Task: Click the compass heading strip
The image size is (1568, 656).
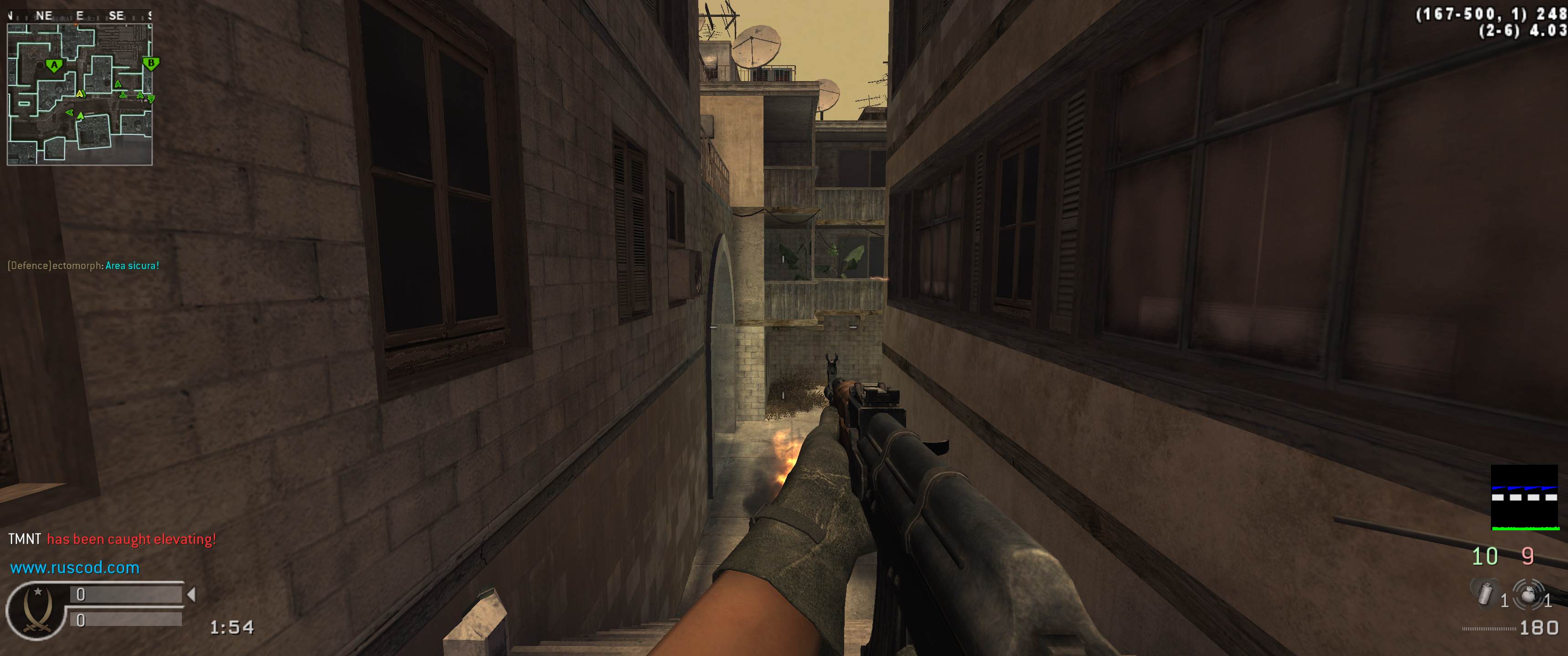Action: (x=79, y=16)
